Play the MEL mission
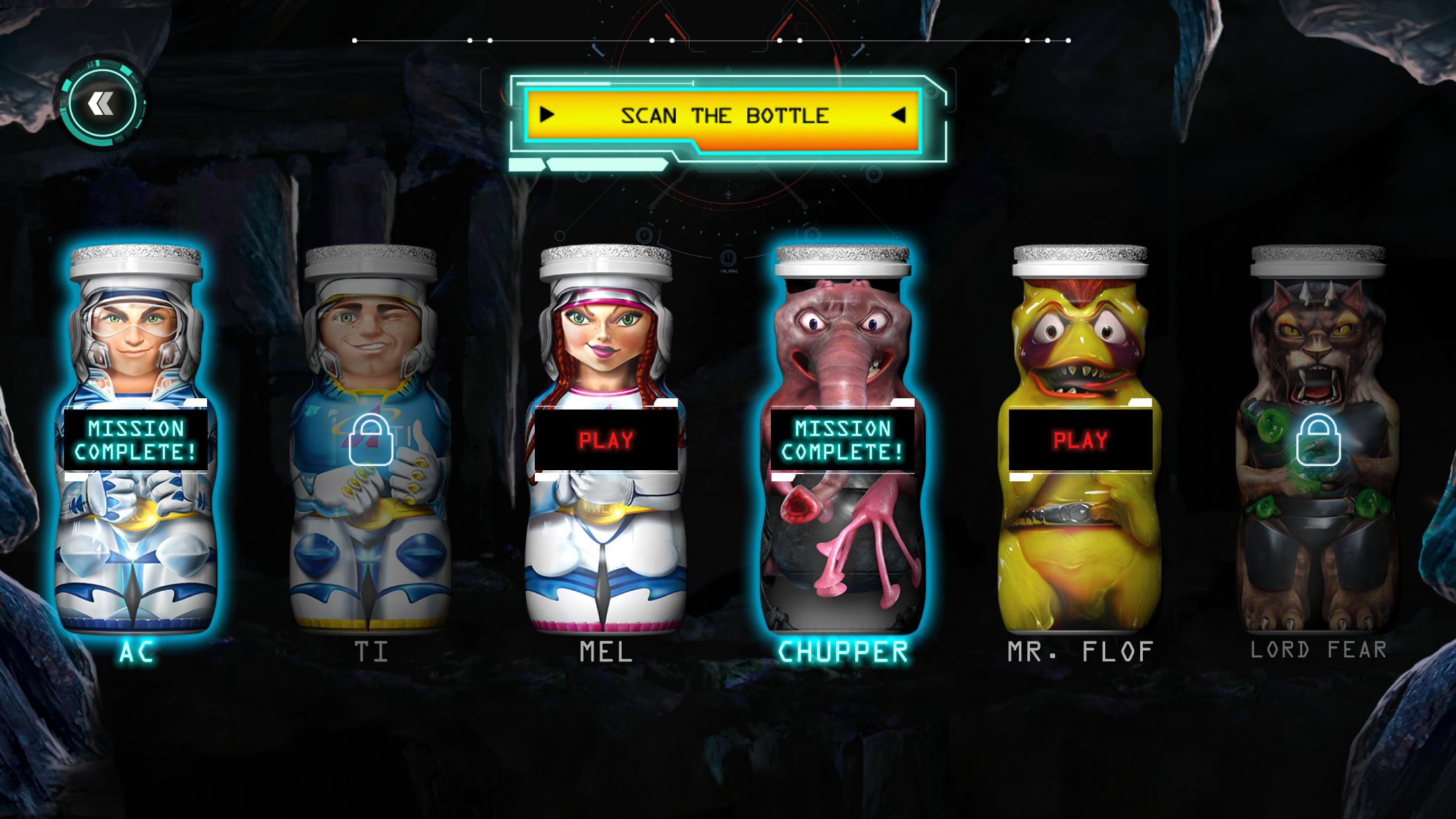Image resolution: width=1456 pixels, height=819 pixels. pos(606,440)
